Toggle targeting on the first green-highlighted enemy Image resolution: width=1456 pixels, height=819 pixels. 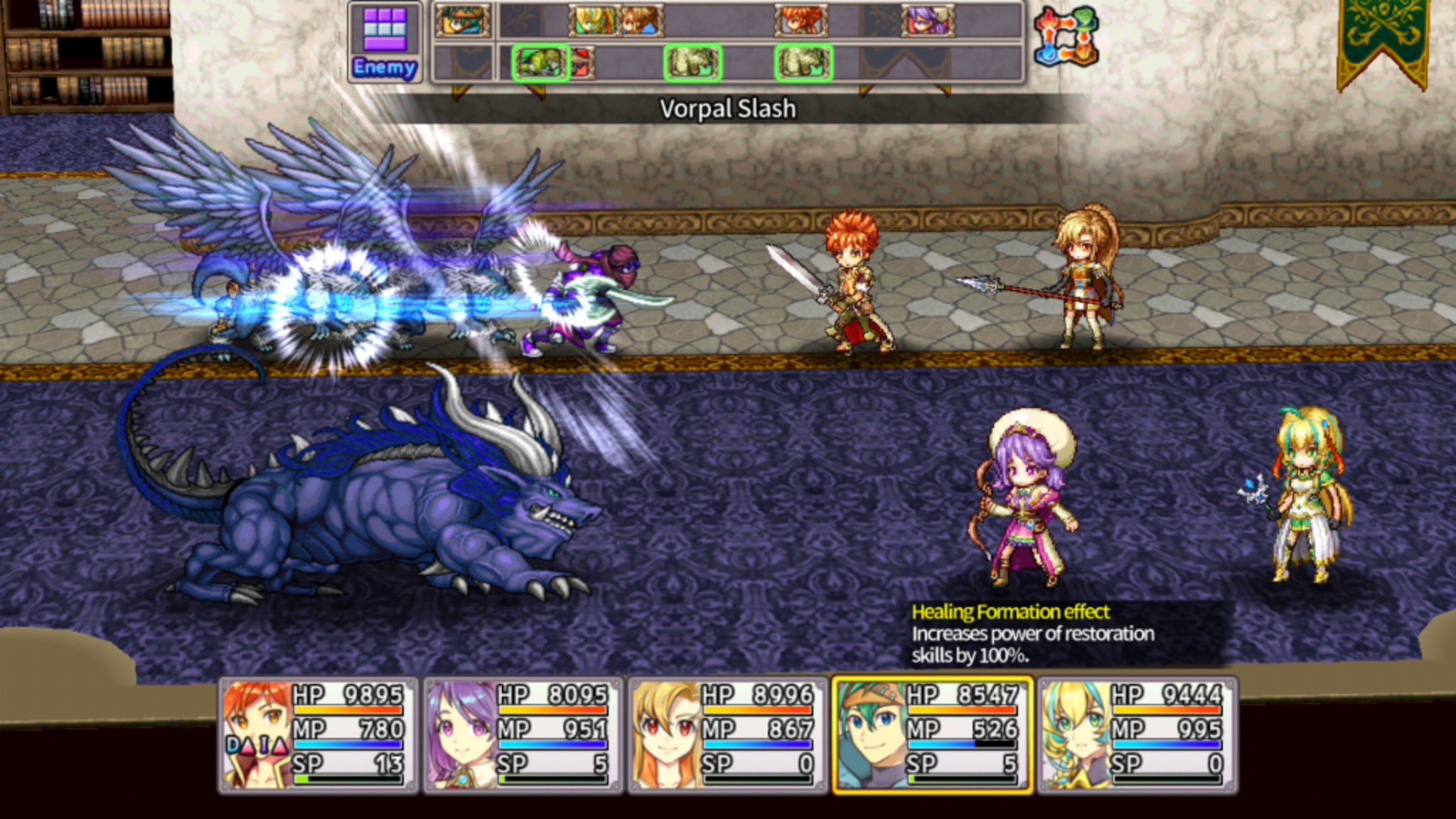542,63
